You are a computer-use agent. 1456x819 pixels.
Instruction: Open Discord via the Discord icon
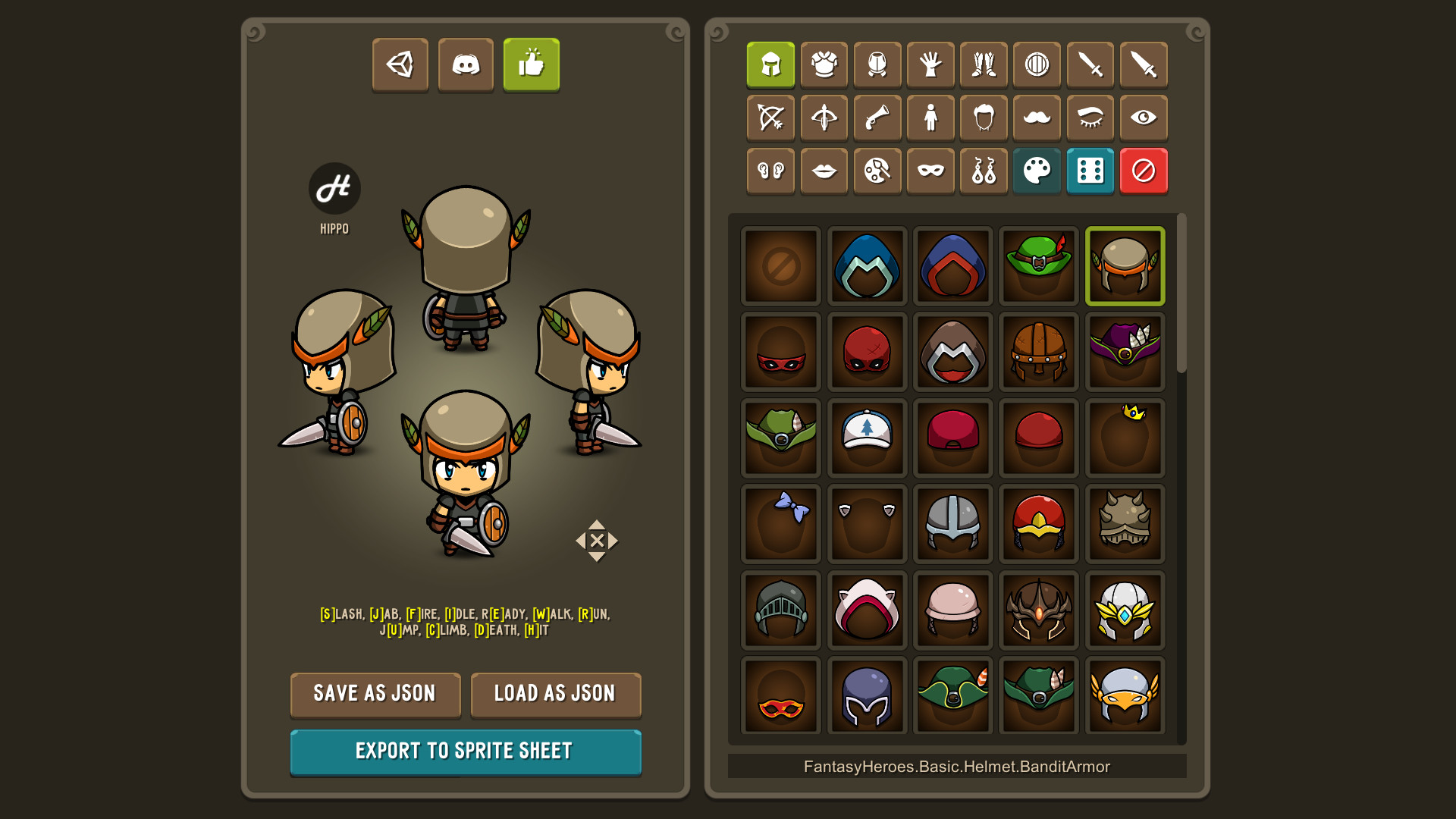(466, 65)
